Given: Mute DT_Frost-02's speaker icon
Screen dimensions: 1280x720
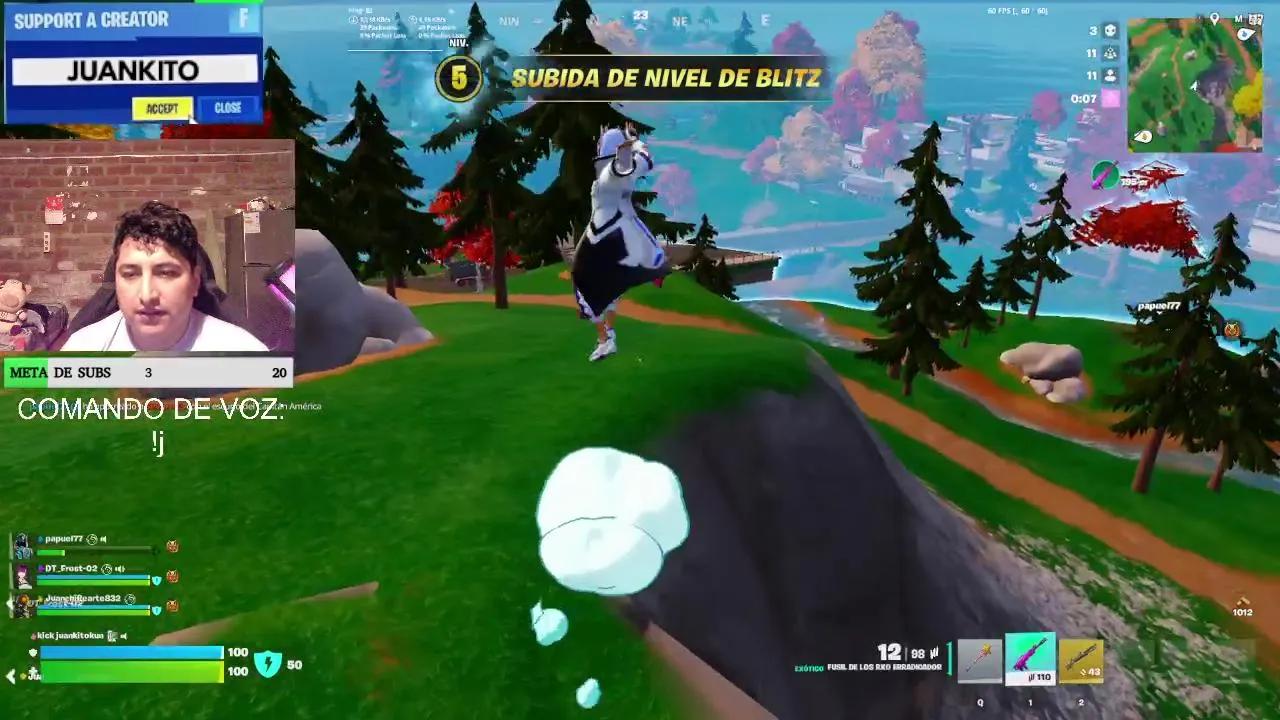Looking at the screenshot, I should click(x=120, y=568).
